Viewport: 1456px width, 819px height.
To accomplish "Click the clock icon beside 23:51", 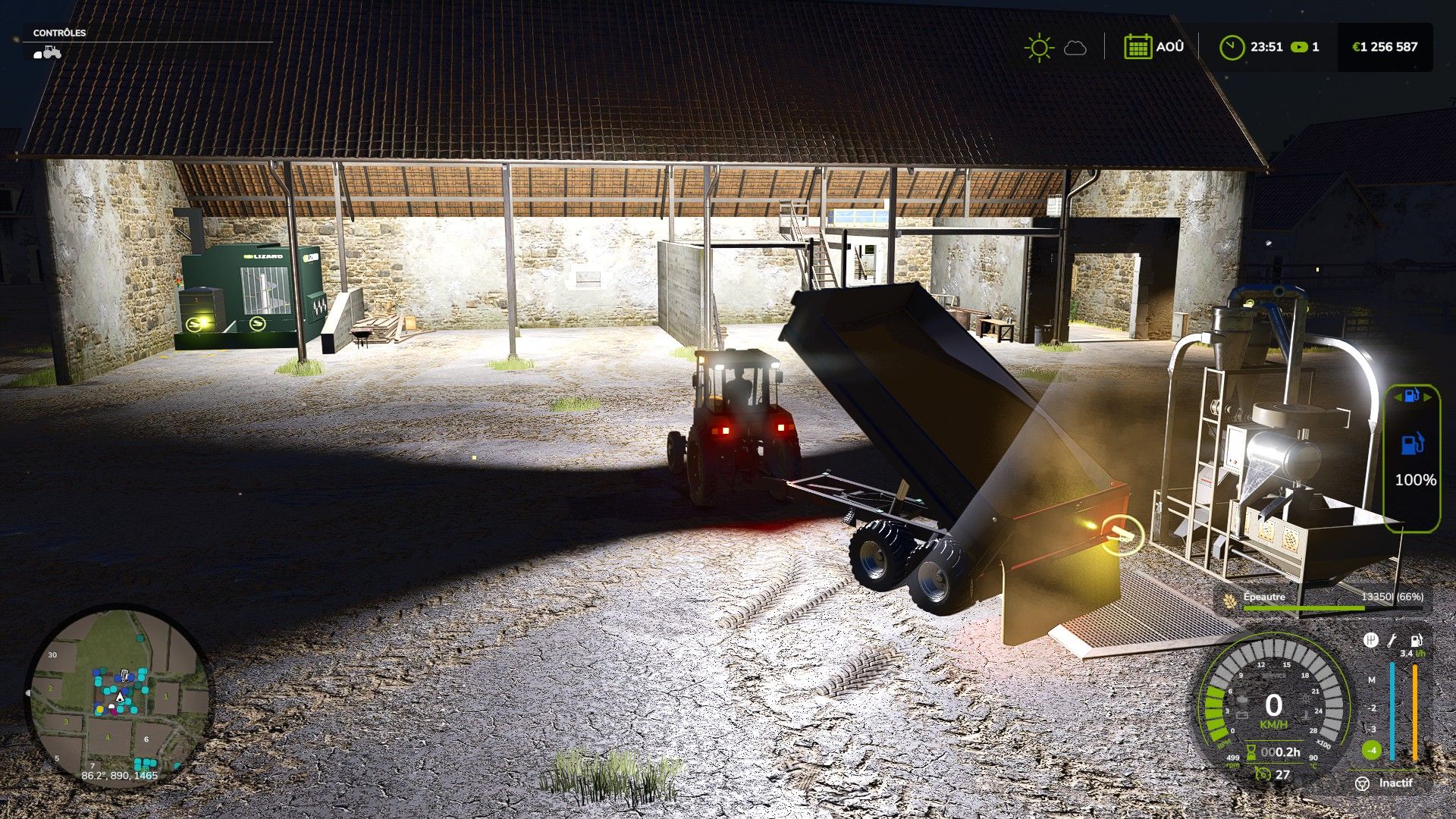I will (1232, 47).
